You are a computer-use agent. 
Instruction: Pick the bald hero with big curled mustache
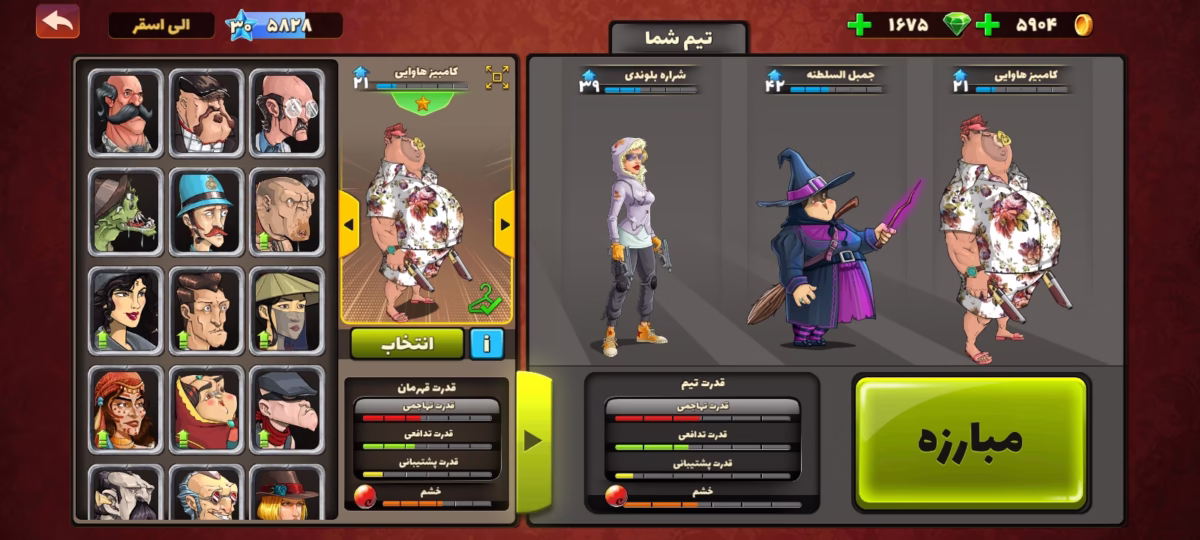click(125, 112)
